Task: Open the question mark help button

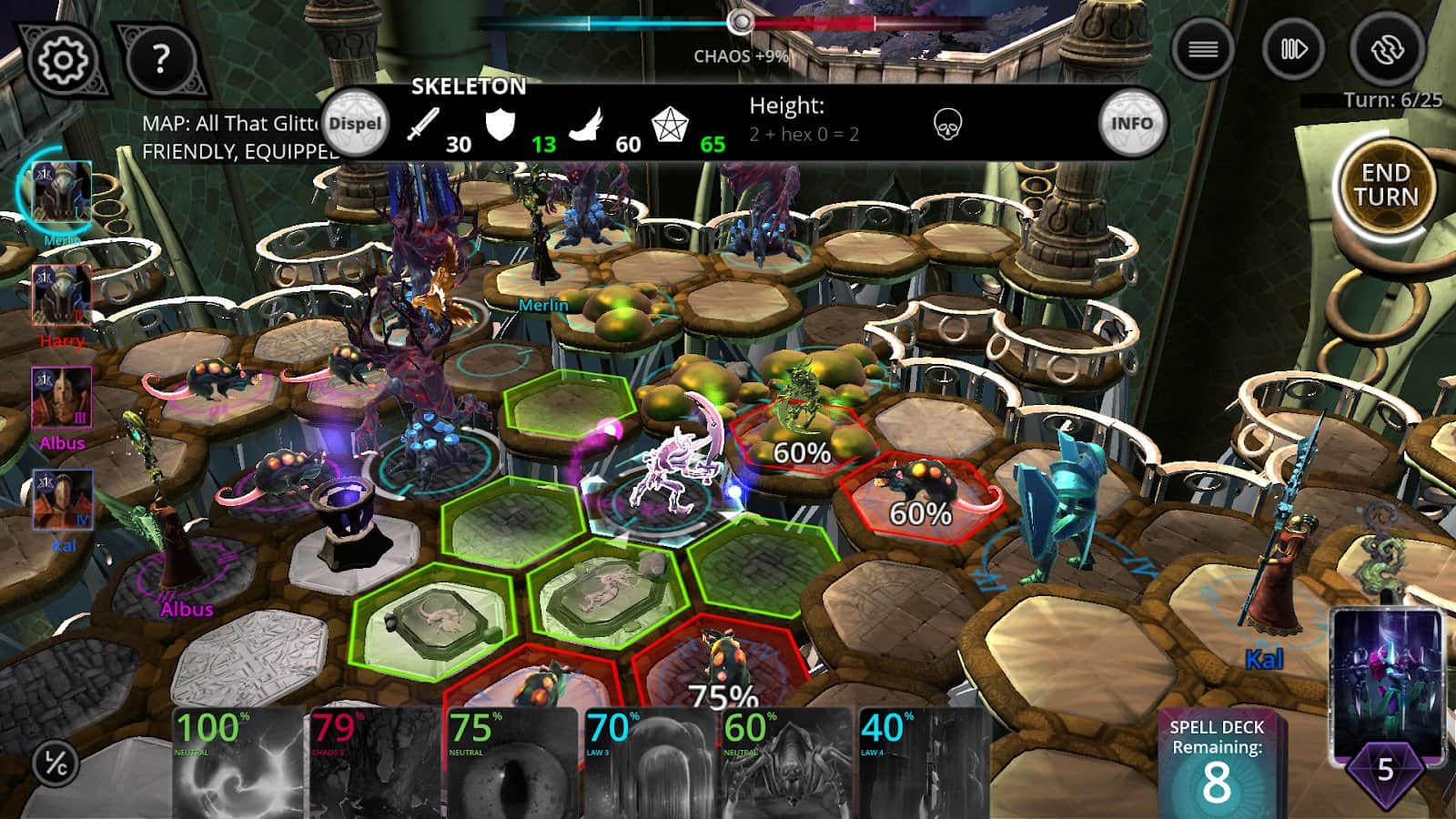Action: coord(160,60)
